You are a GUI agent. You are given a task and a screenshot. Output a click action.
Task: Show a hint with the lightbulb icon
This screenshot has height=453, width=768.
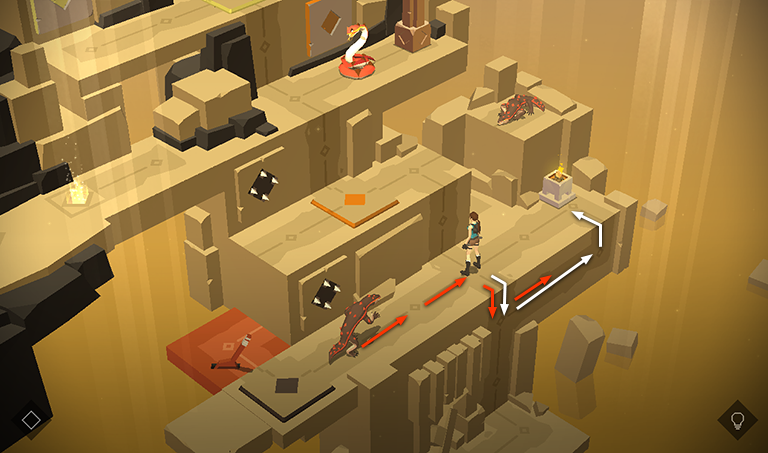point(737,419)
